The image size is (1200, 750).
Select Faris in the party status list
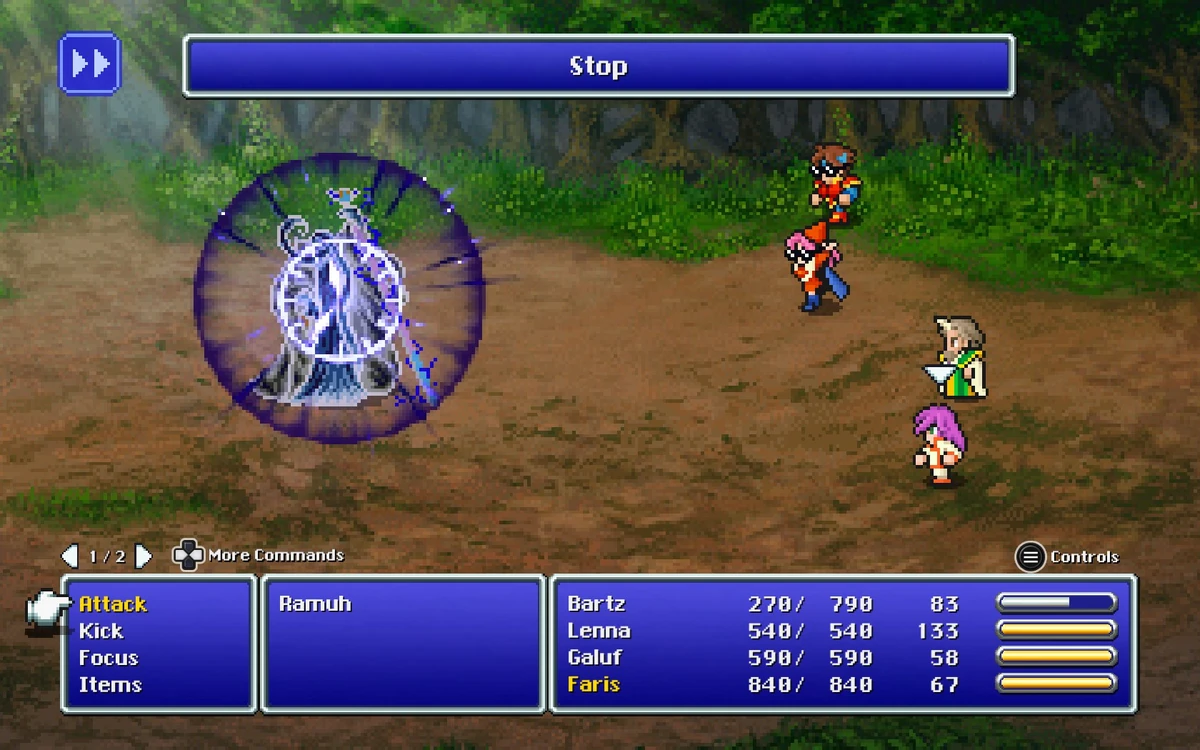click(x=594, y=685)
